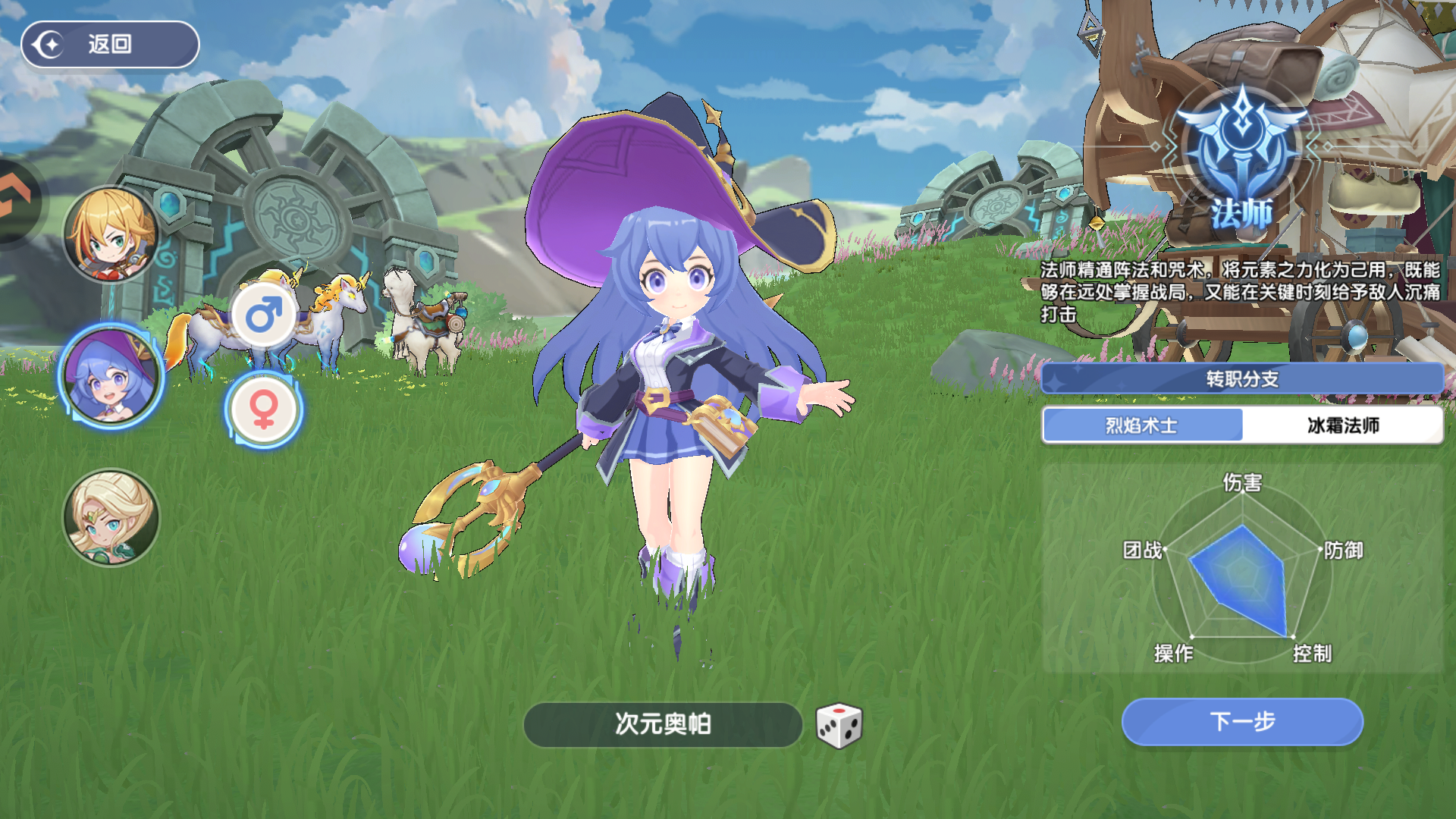Select the green-clad elf character portrait
Screen dimensions: 1456x819
110,518
